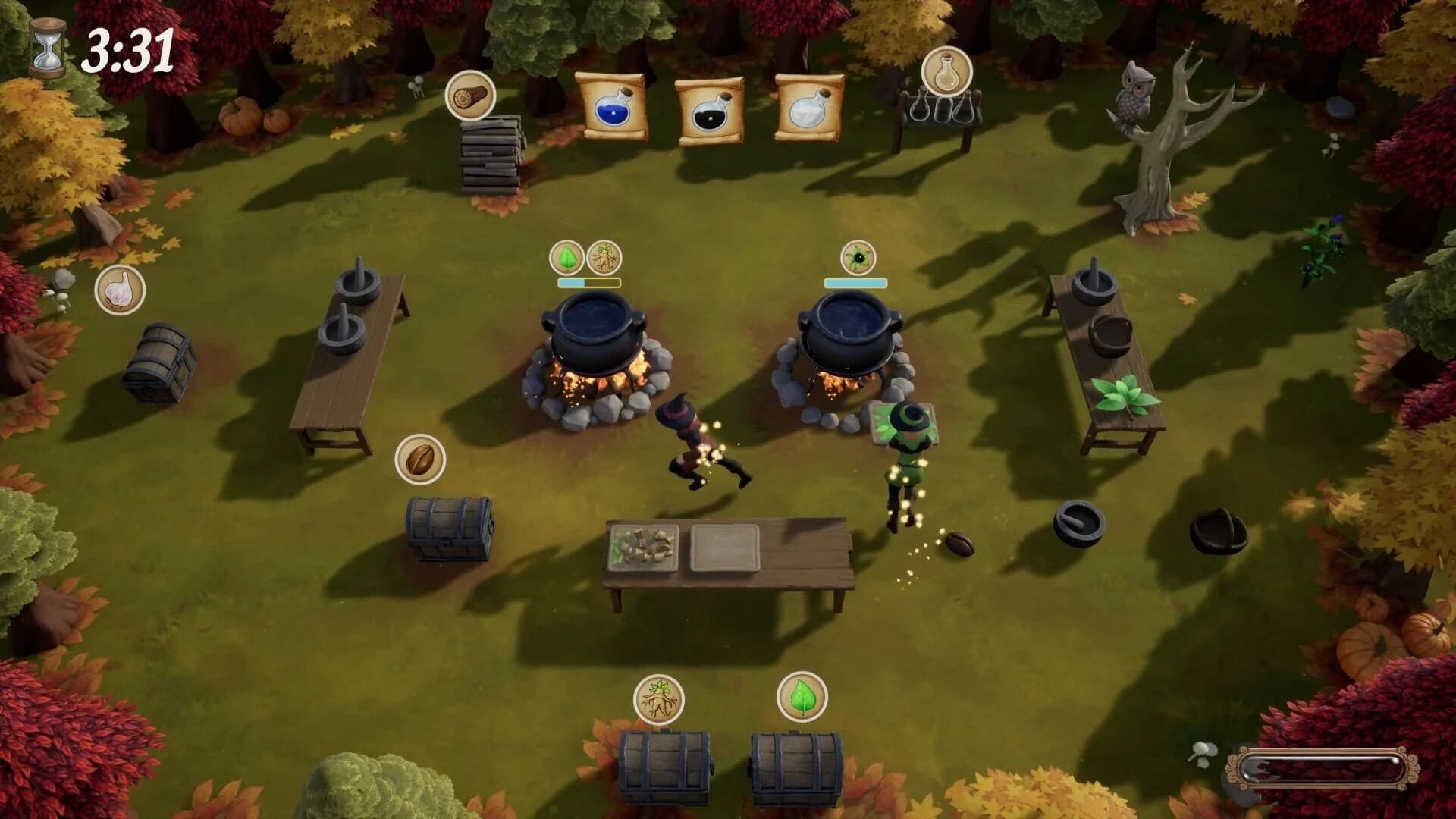1456x819 pixels.
Task: Toggle the root marker beside the left cauldron leaf
Action: pos(603,256)
